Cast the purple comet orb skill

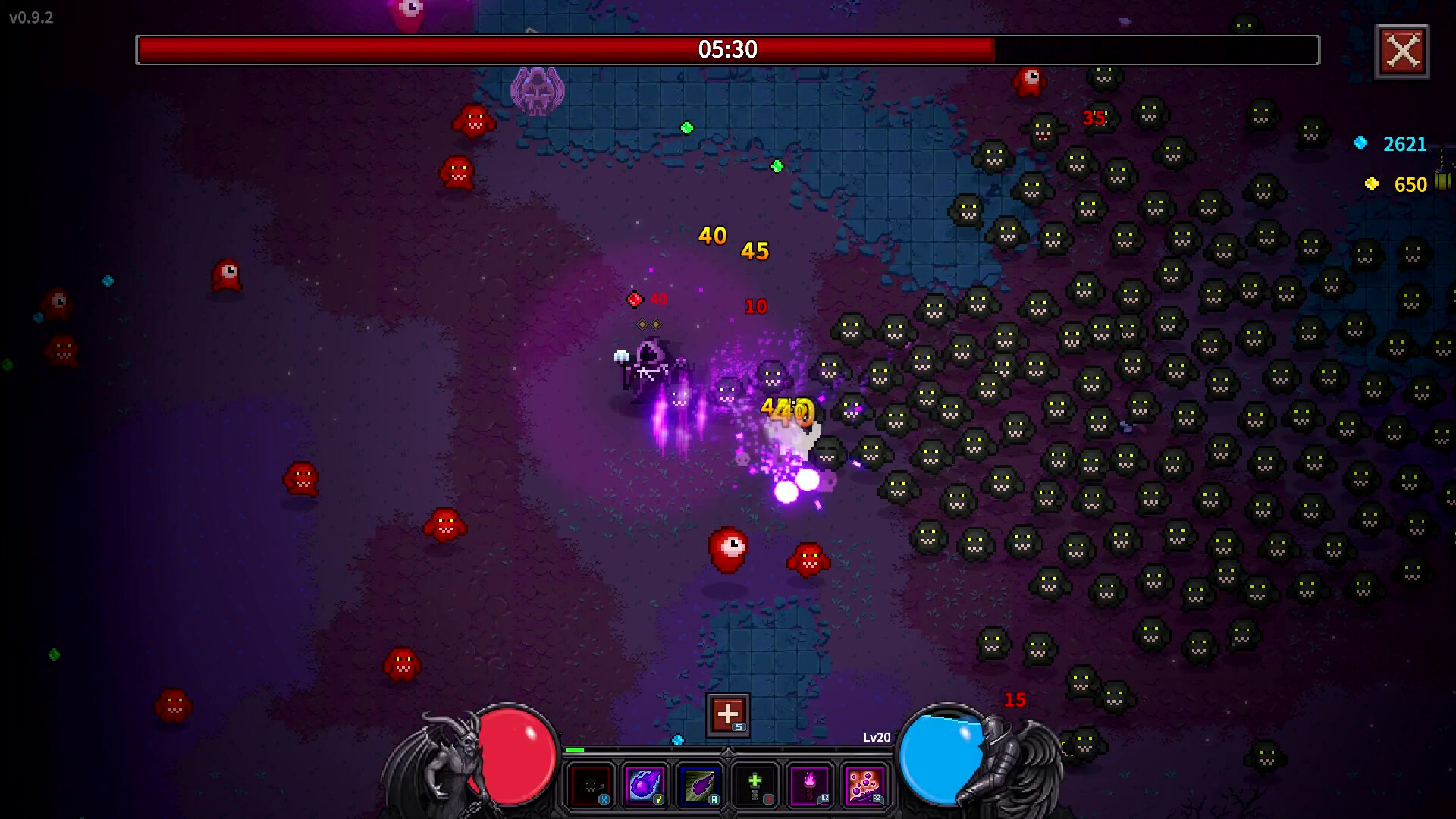(x=645, y=785)
